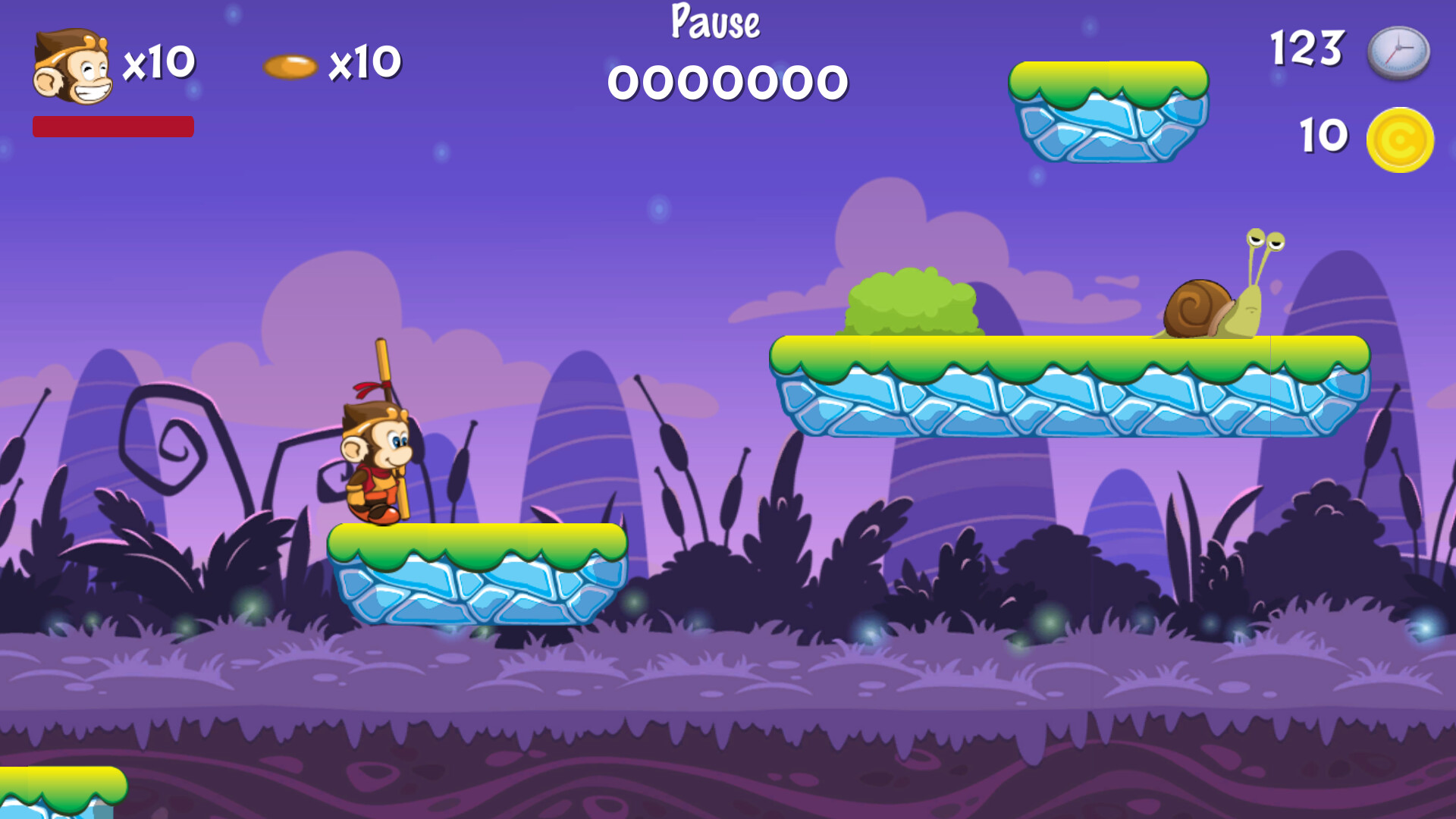This screenshot has width=1456, height=819.
Task: Click the platform below the monkey
Action: click(x=478, y=576)
